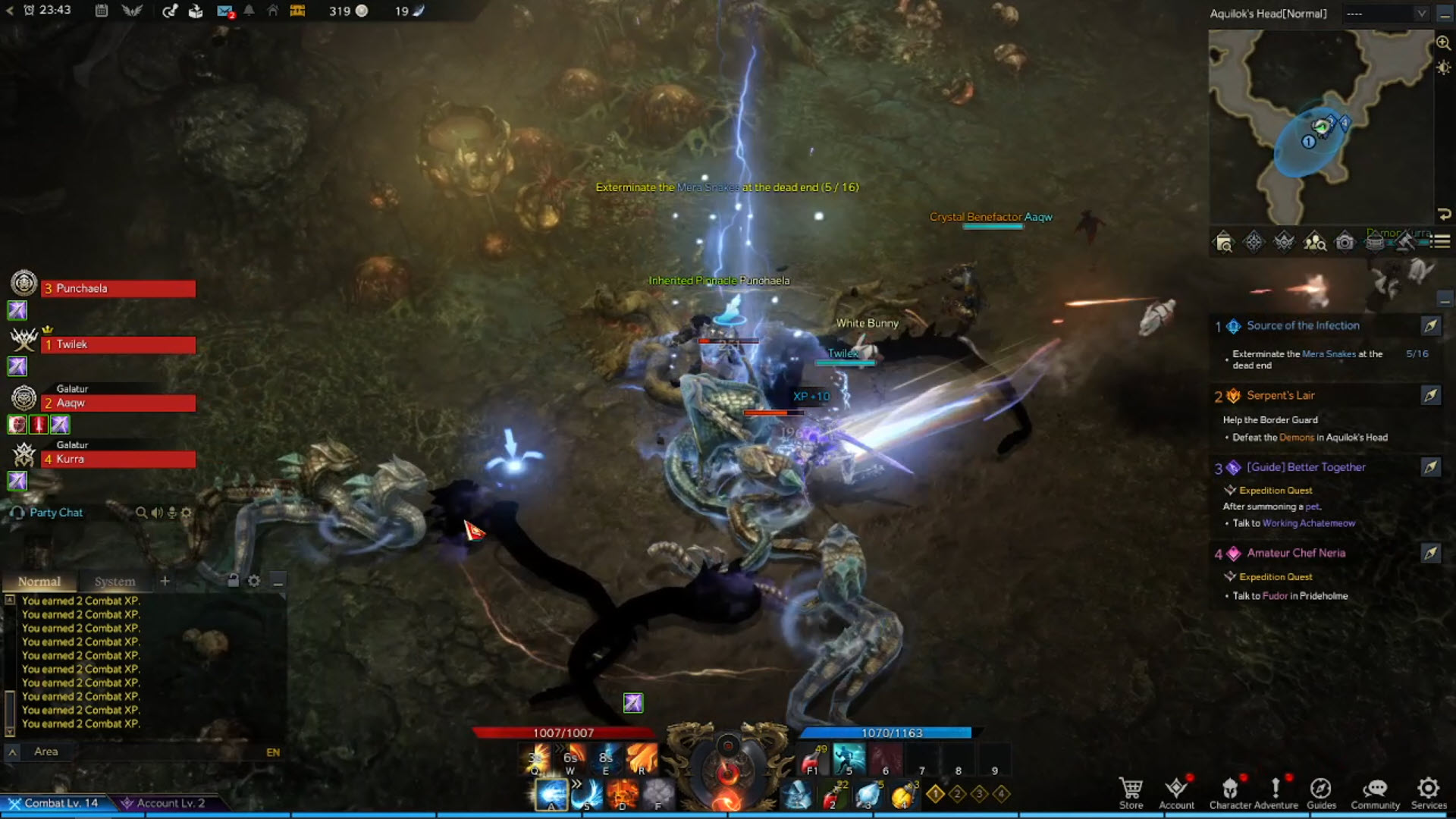Open the Adventure menu
Image resolution: width=1456 pixels, height=819 pixels.
tap(1276, 792)
